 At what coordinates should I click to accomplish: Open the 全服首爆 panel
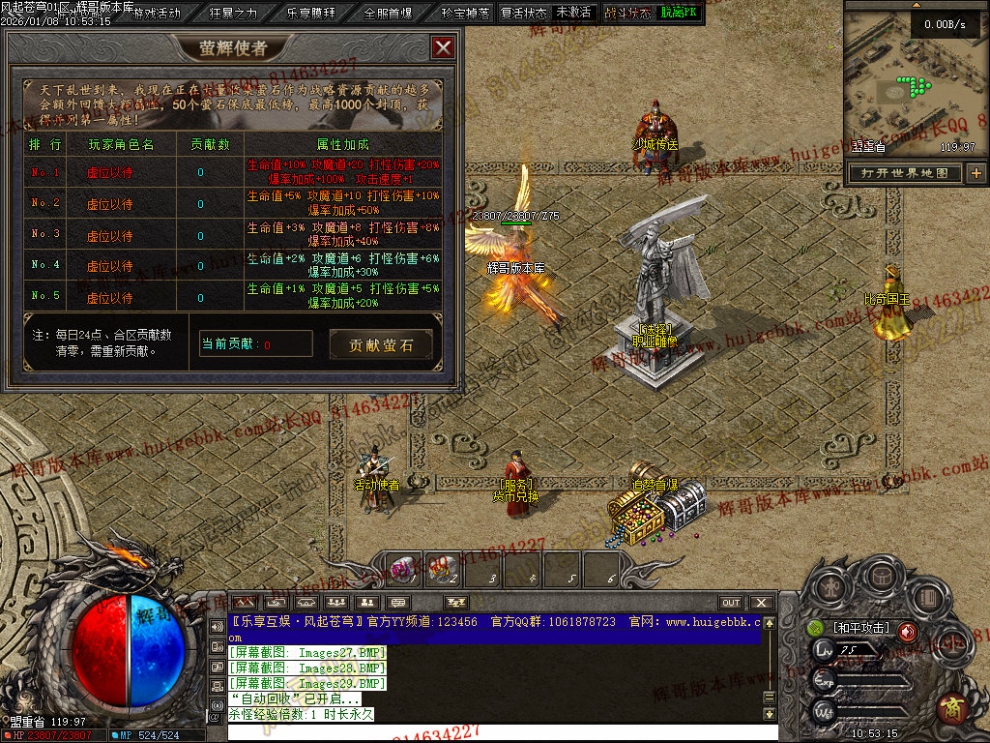(388, 13)
